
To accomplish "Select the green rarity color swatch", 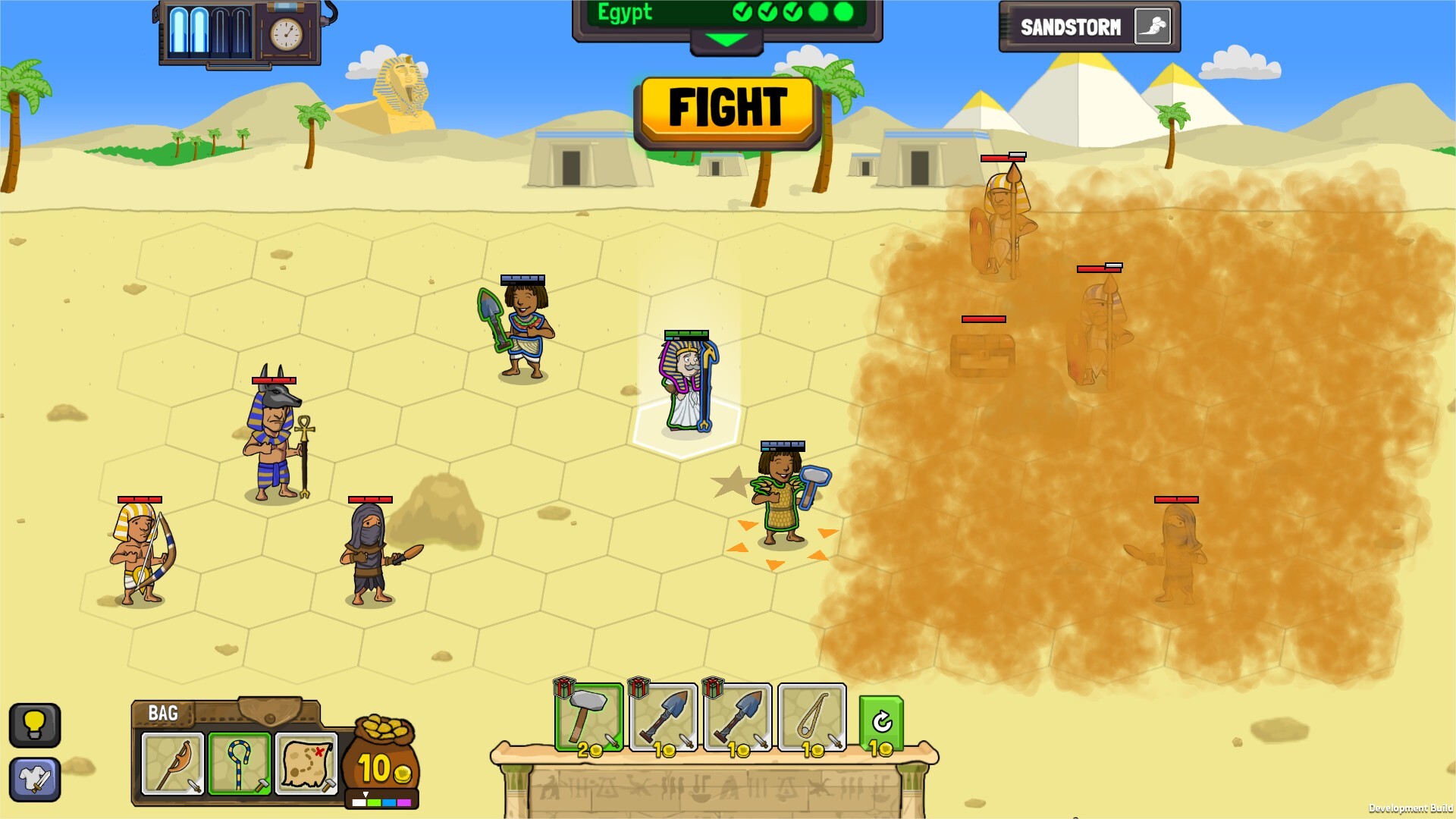I will click(x=373, y=804).
